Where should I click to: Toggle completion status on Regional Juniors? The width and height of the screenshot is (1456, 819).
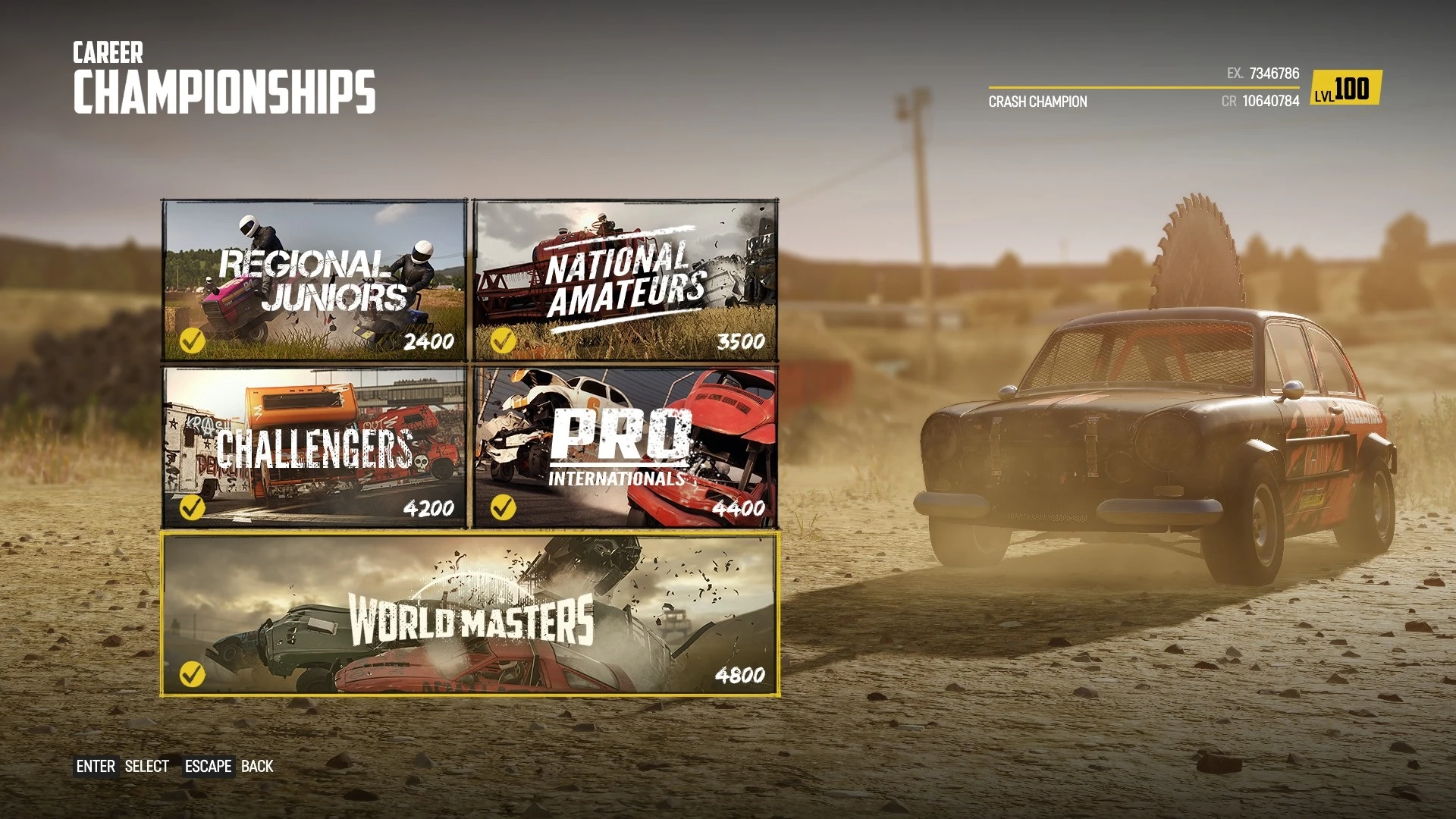point(192,342)
